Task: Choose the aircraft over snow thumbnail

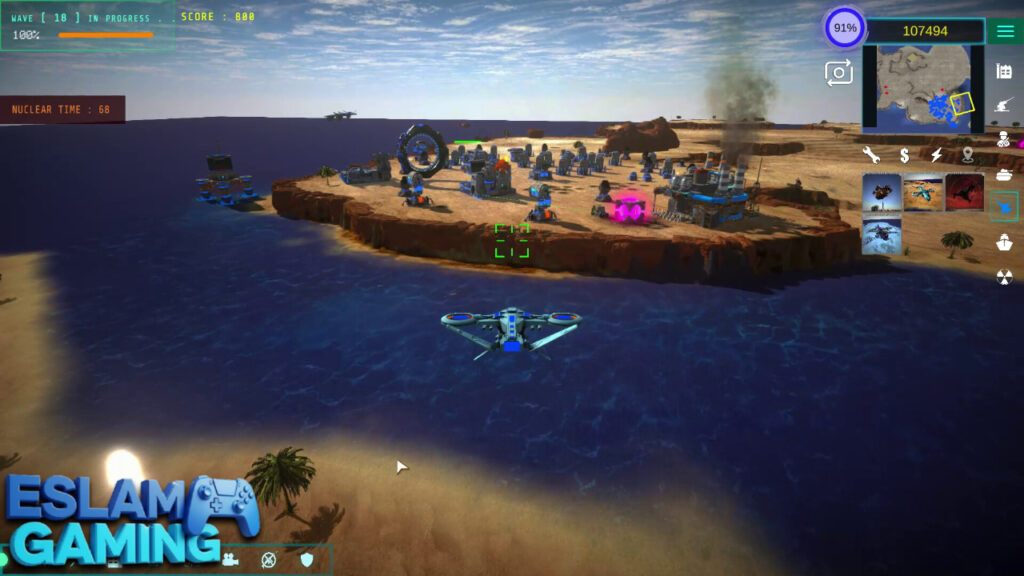Action: [882, 236]
